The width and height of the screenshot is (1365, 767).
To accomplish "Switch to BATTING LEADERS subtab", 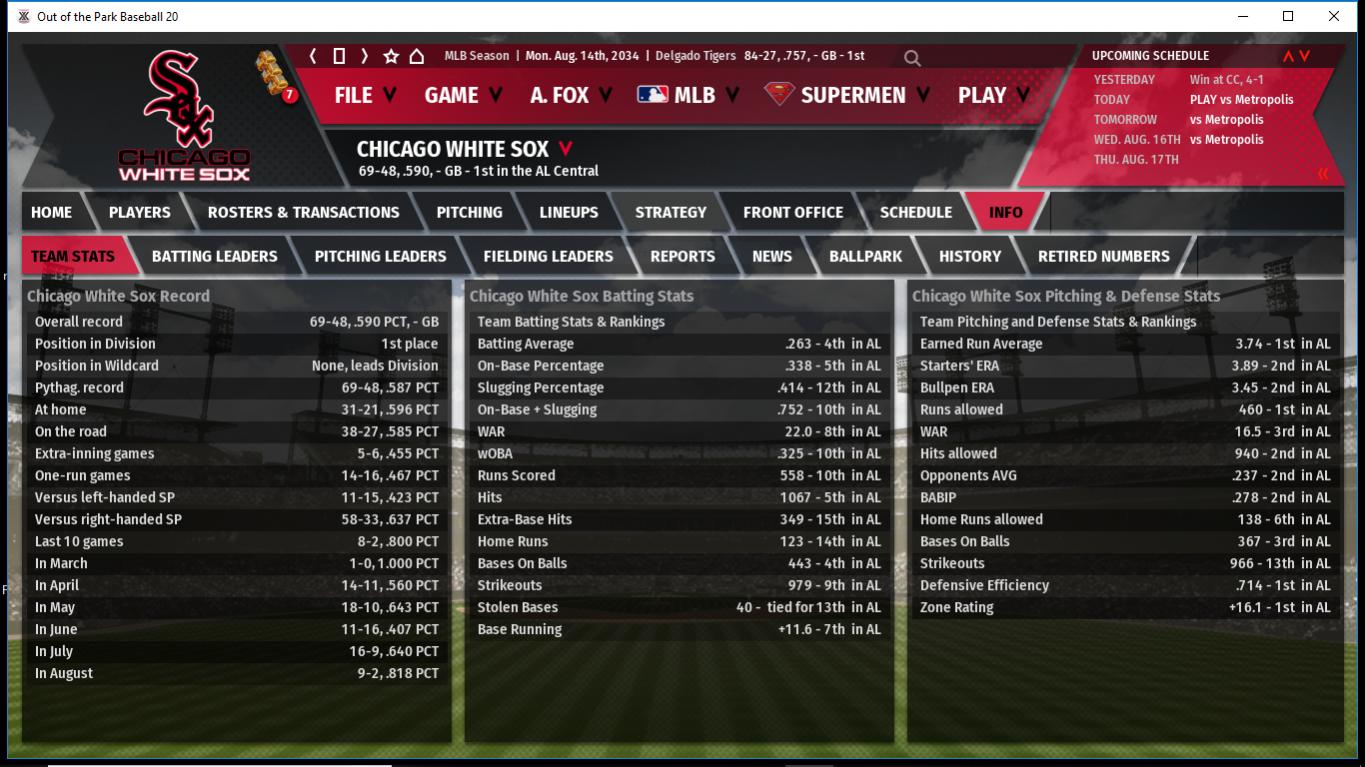I will pyautogui.click(x=214, y=256).
